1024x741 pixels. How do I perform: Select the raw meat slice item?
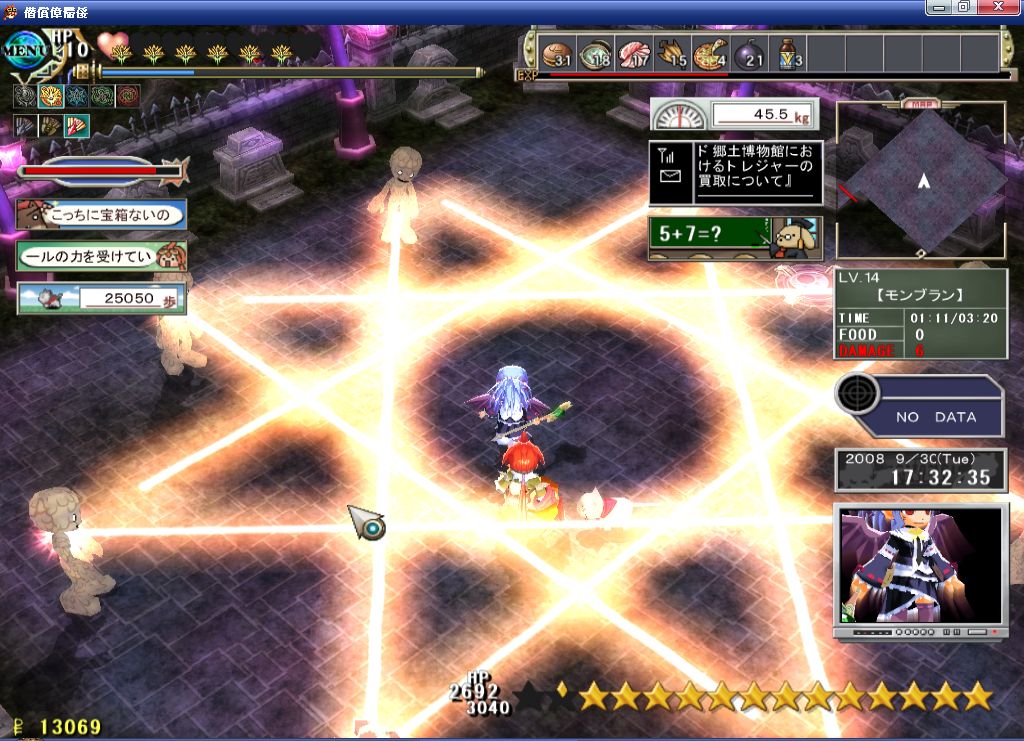[633, 53]
